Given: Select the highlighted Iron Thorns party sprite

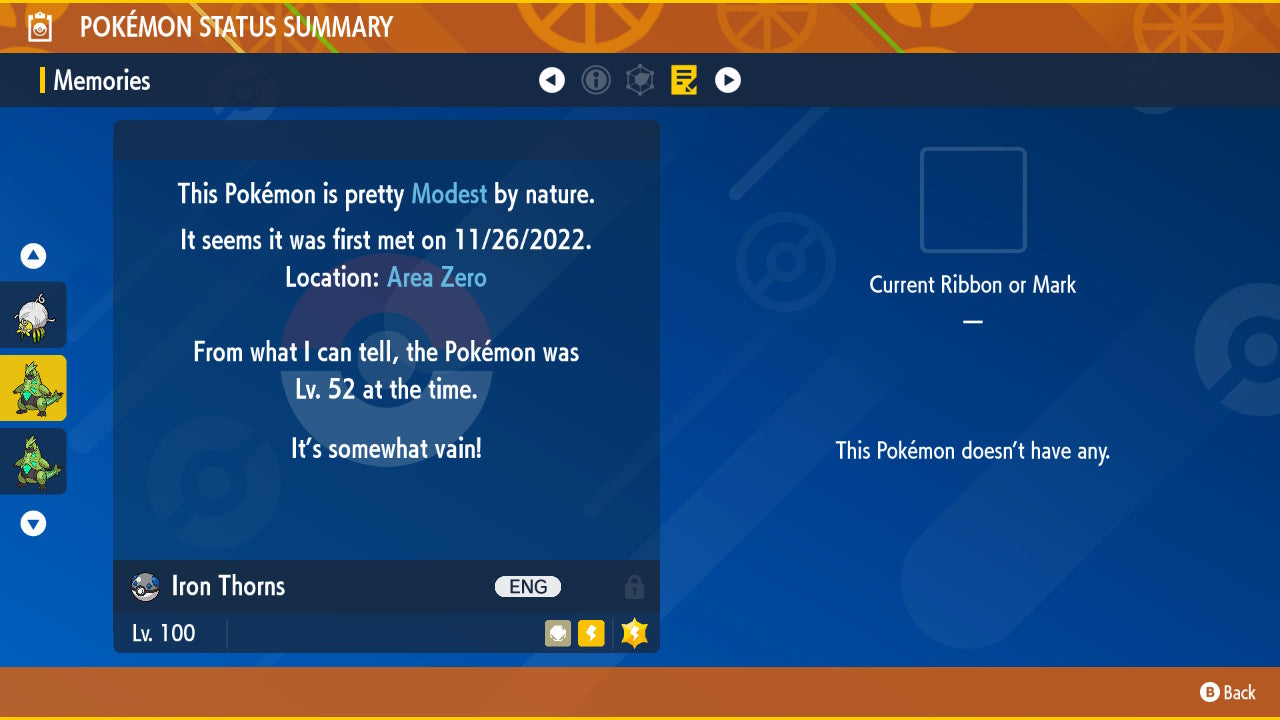Looking at the screenshot, I should [33, 387].
